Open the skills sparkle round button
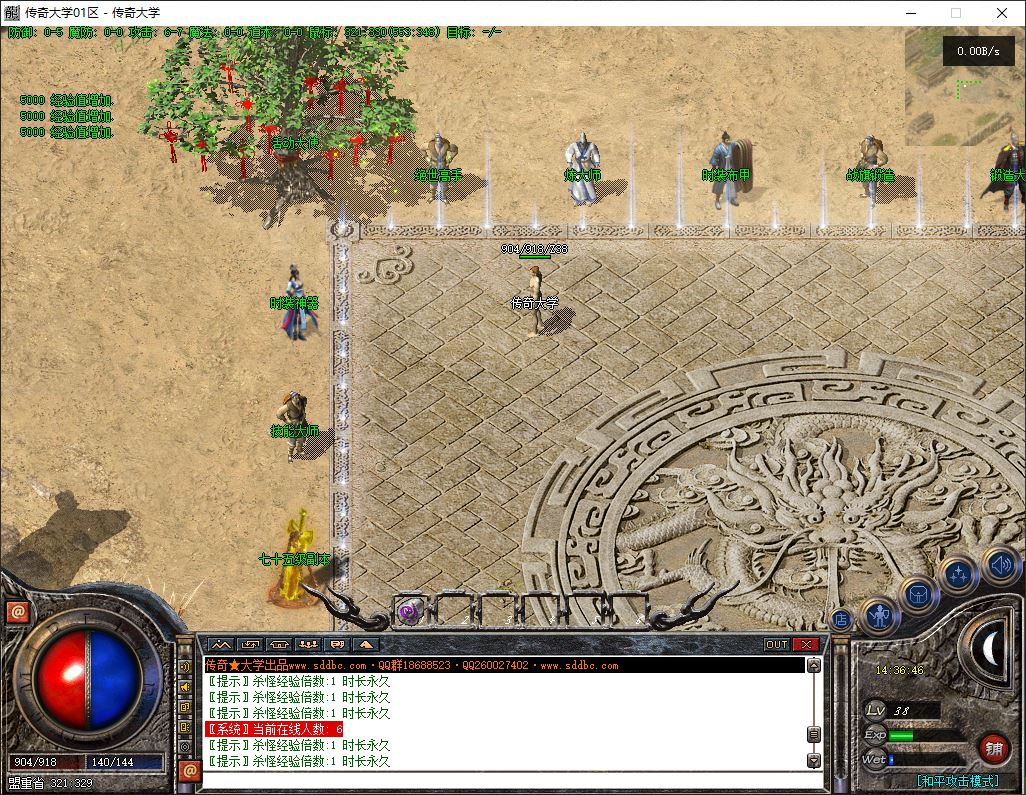Screen dimensions: 1026x795 tap(958, 575)
